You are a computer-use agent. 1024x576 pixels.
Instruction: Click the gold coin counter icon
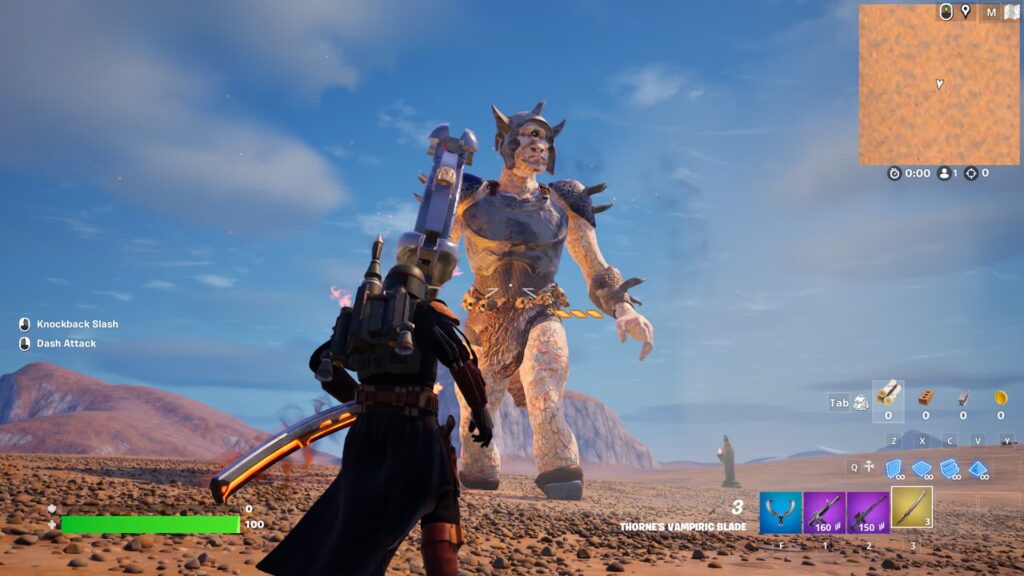tap(1000, 397)
